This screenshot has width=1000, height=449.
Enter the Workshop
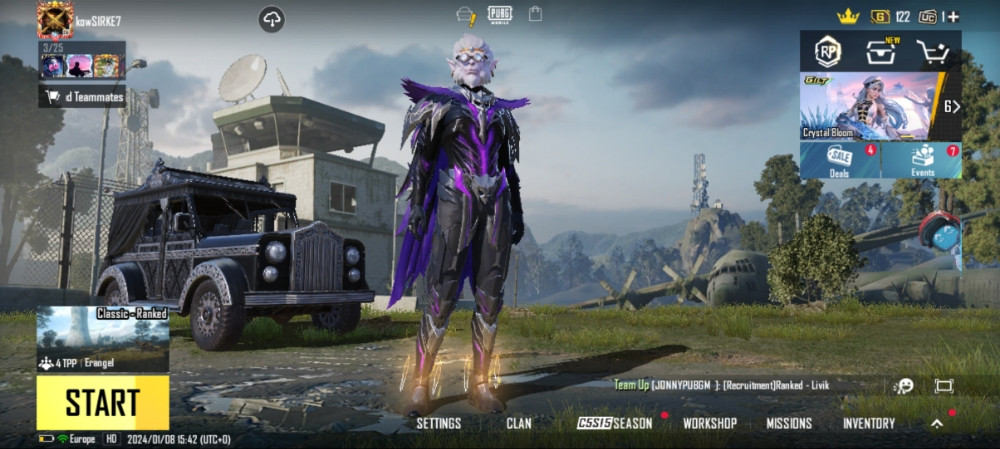point(709,423)
